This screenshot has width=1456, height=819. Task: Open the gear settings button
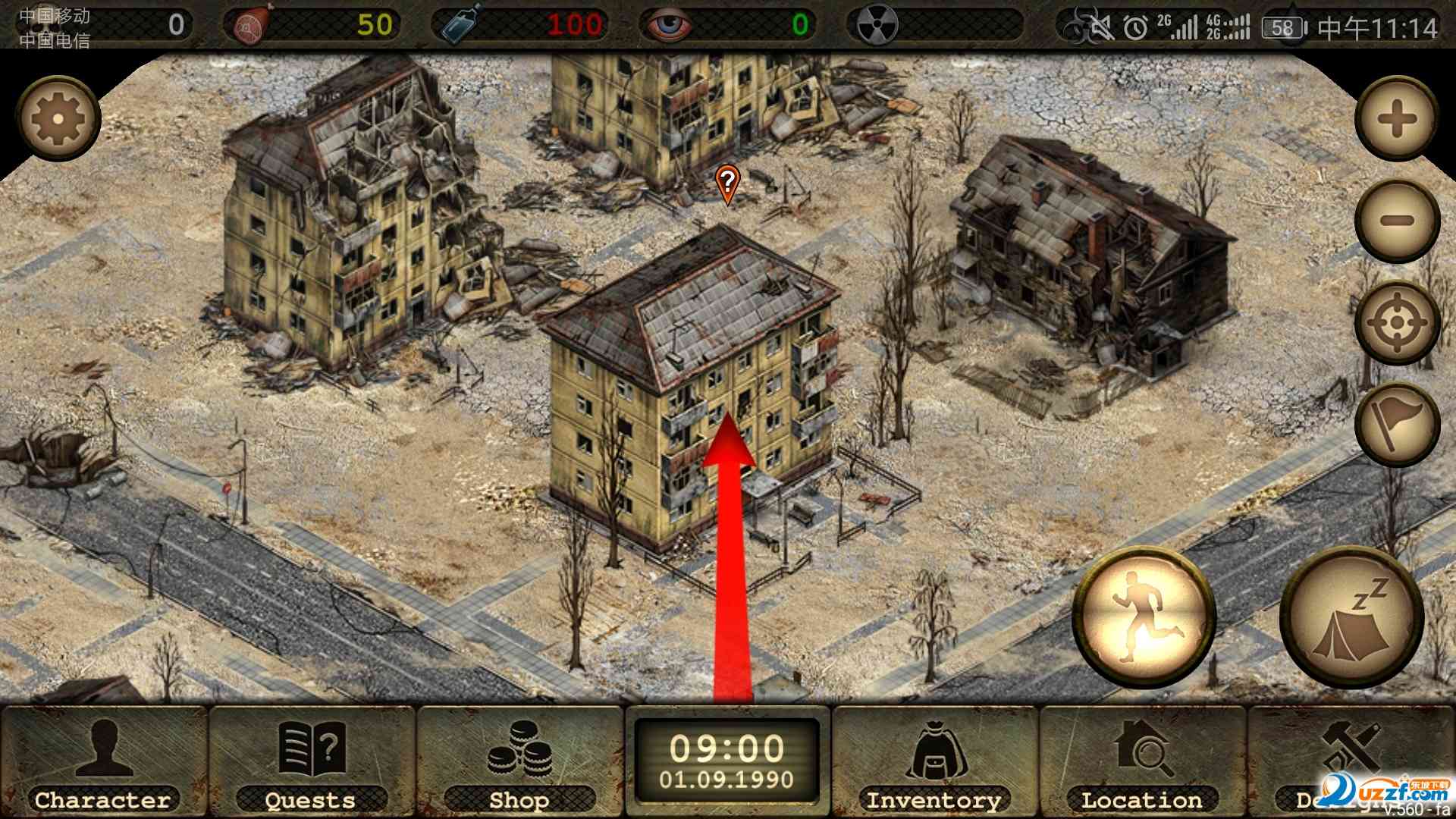[58, 118]
